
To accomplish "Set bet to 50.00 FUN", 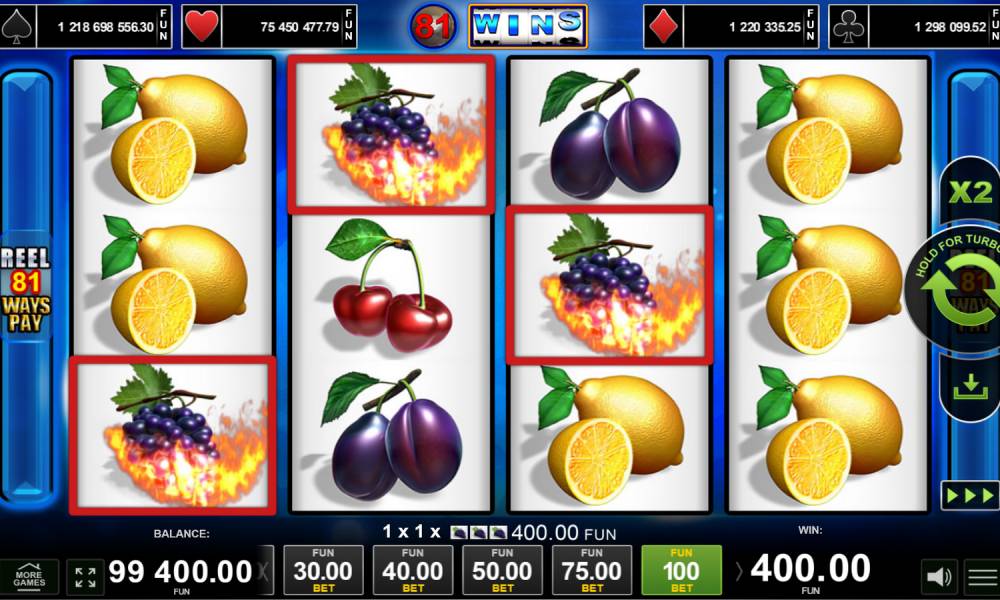I will coord(502,570).
